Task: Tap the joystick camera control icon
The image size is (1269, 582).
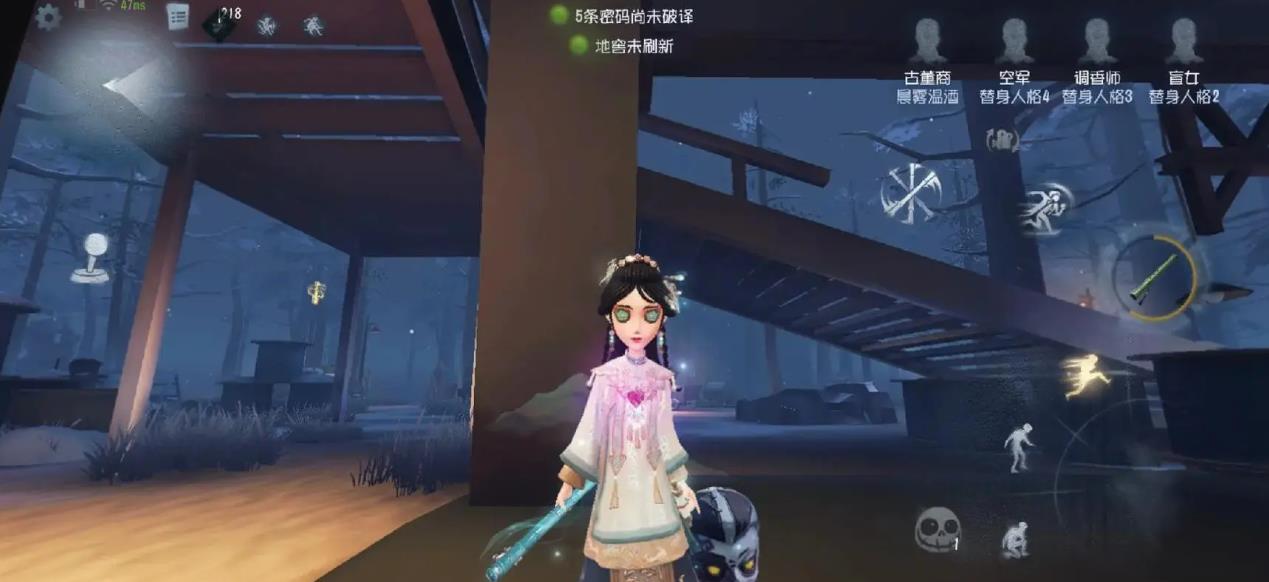Action: tap(92, 257)
